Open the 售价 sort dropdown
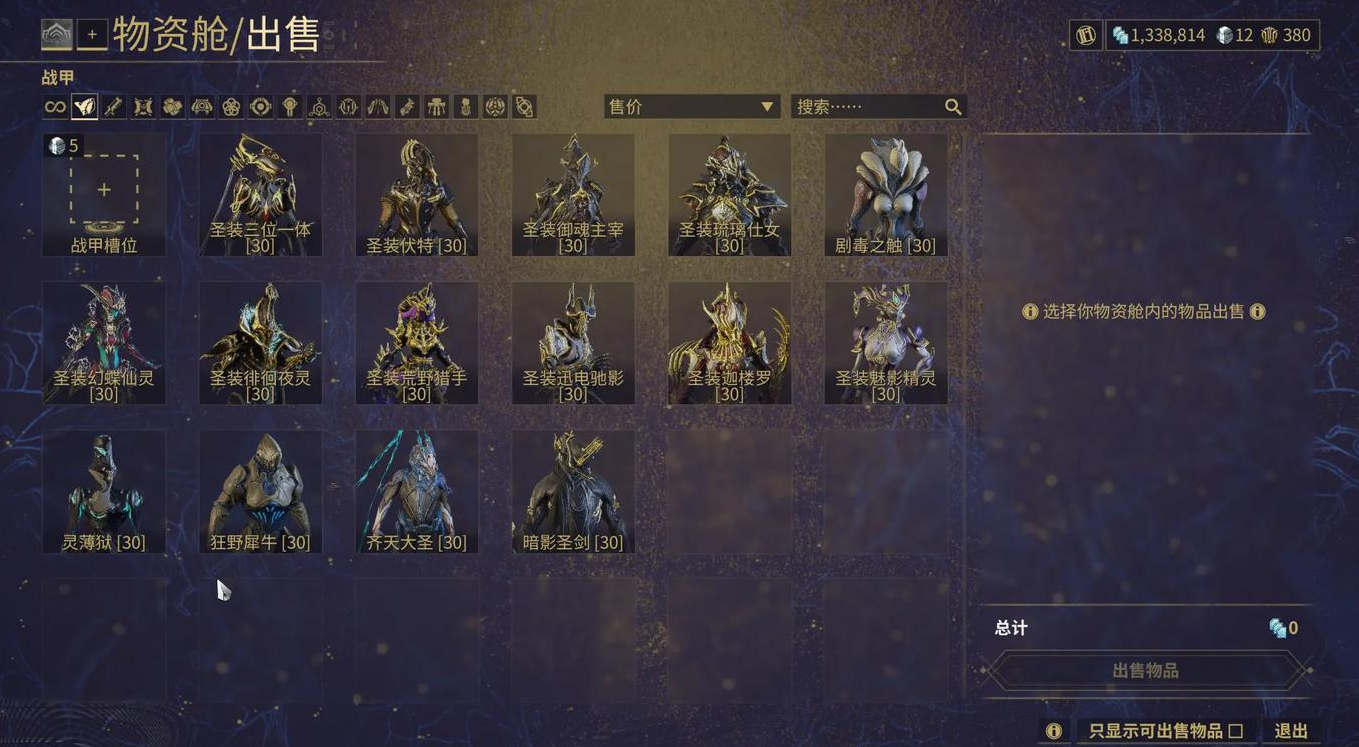1359x747 pixels. click(x=691, y=107)
